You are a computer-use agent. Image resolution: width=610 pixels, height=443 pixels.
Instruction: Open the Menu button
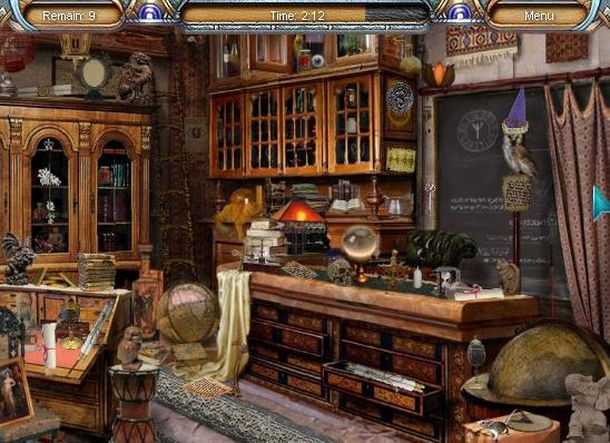tap(538, 15)
